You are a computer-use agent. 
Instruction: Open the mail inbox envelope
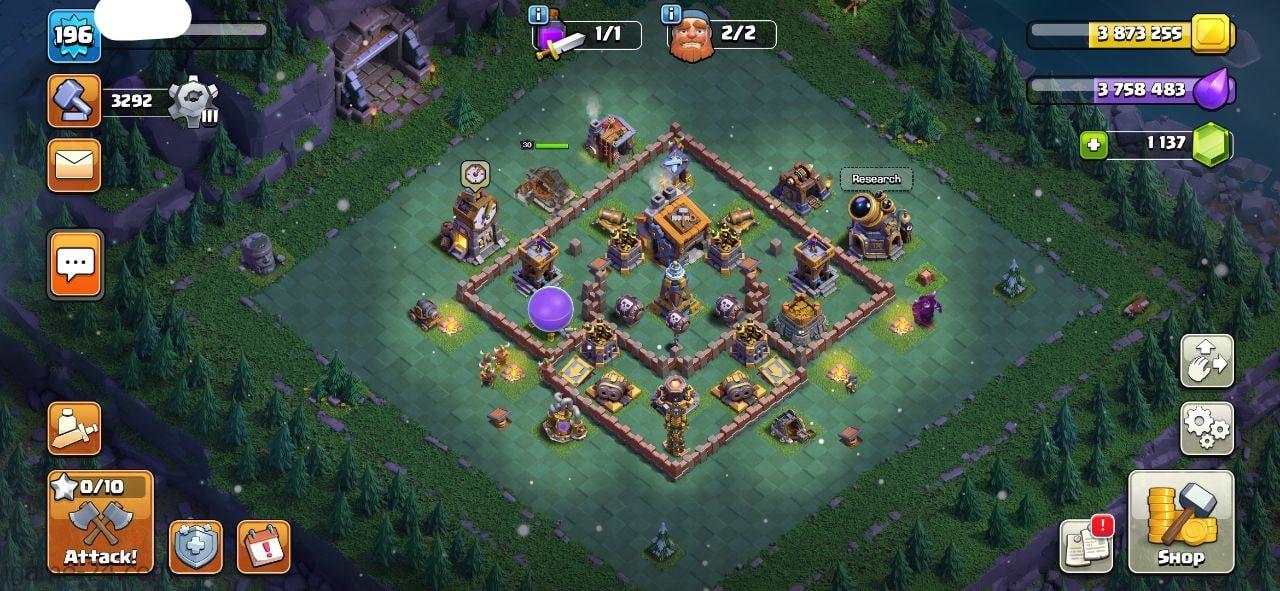[x=74, y=165]
